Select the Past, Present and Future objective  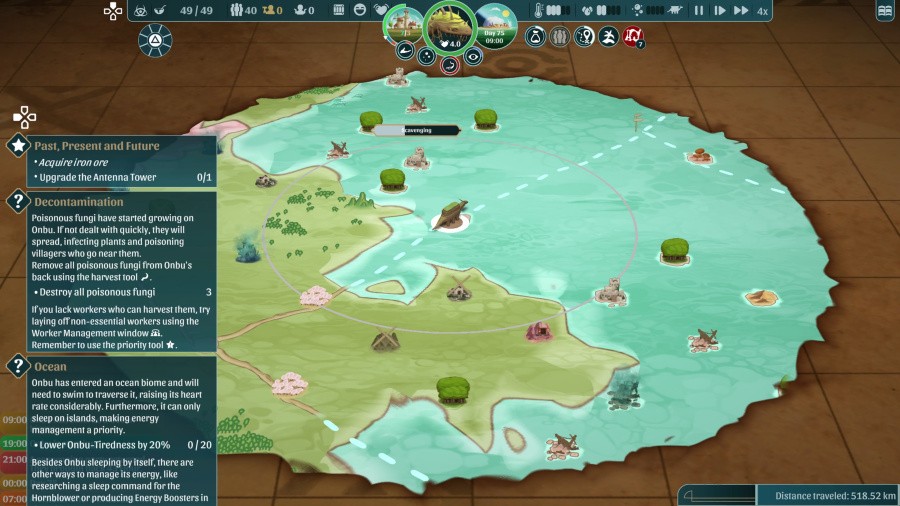97,146
